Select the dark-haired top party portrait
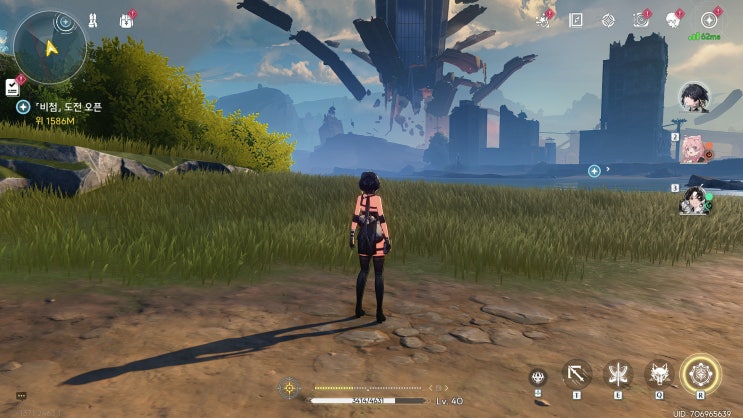The width and height of the screenshot is (743, 418). click(x=694, y=97)
